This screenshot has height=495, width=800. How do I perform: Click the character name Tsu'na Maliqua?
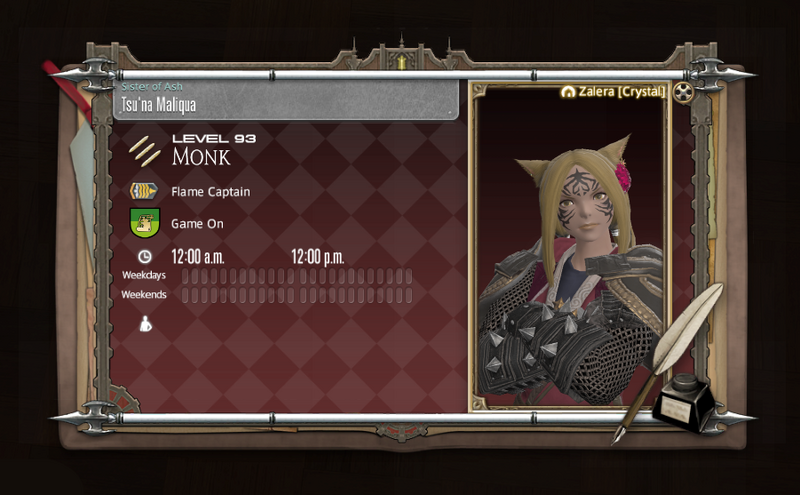coord(158,104)
